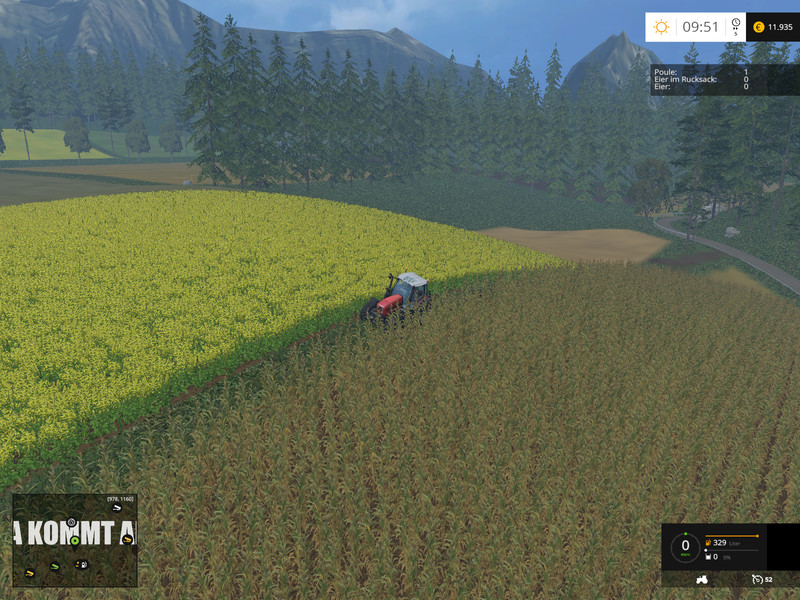Select the white tractor vehicle icon
Viewport: 800px width, 600px height.
tap(703, 579)
